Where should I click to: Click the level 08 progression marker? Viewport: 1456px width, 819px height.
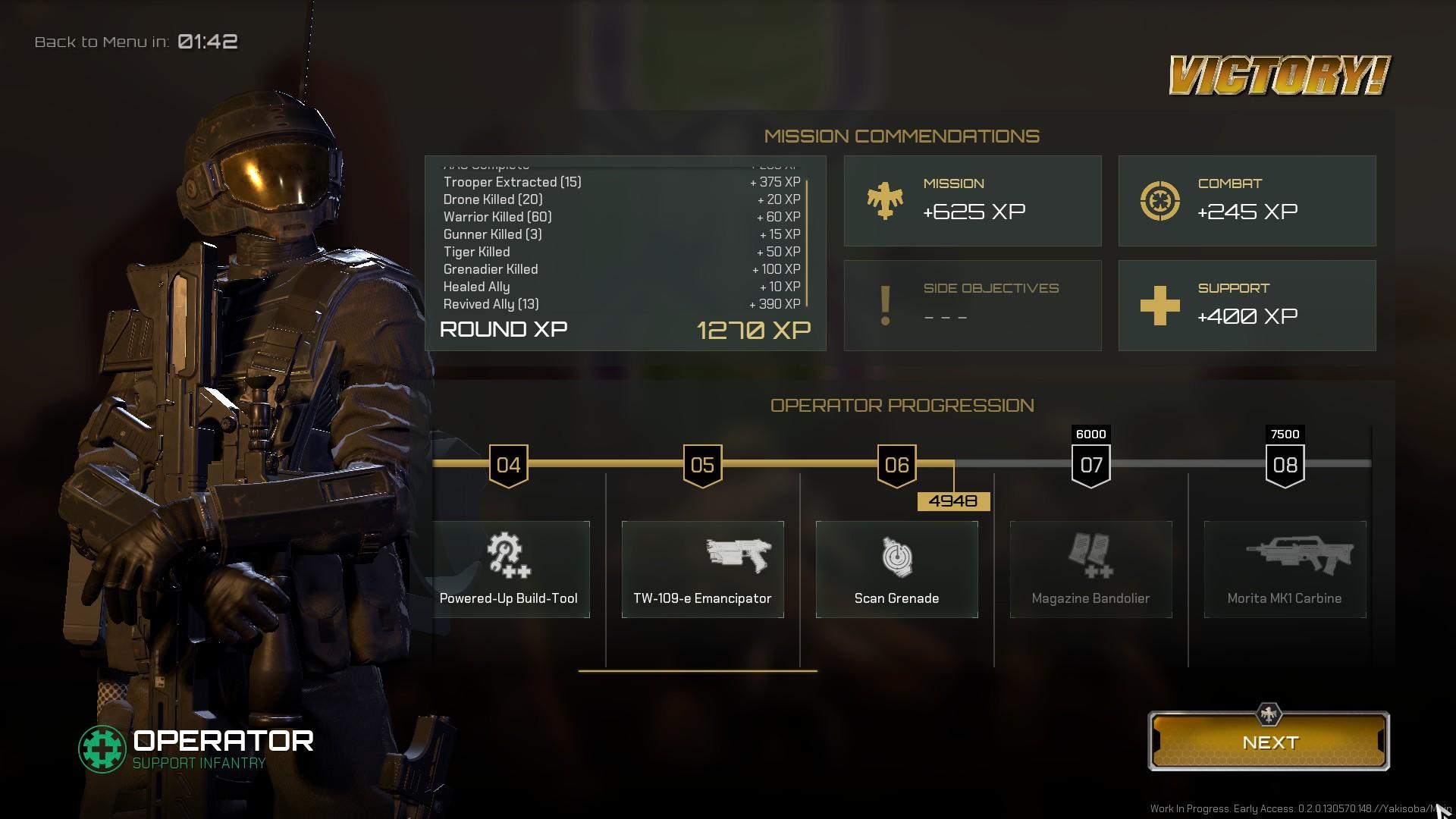click(1285, 465)
